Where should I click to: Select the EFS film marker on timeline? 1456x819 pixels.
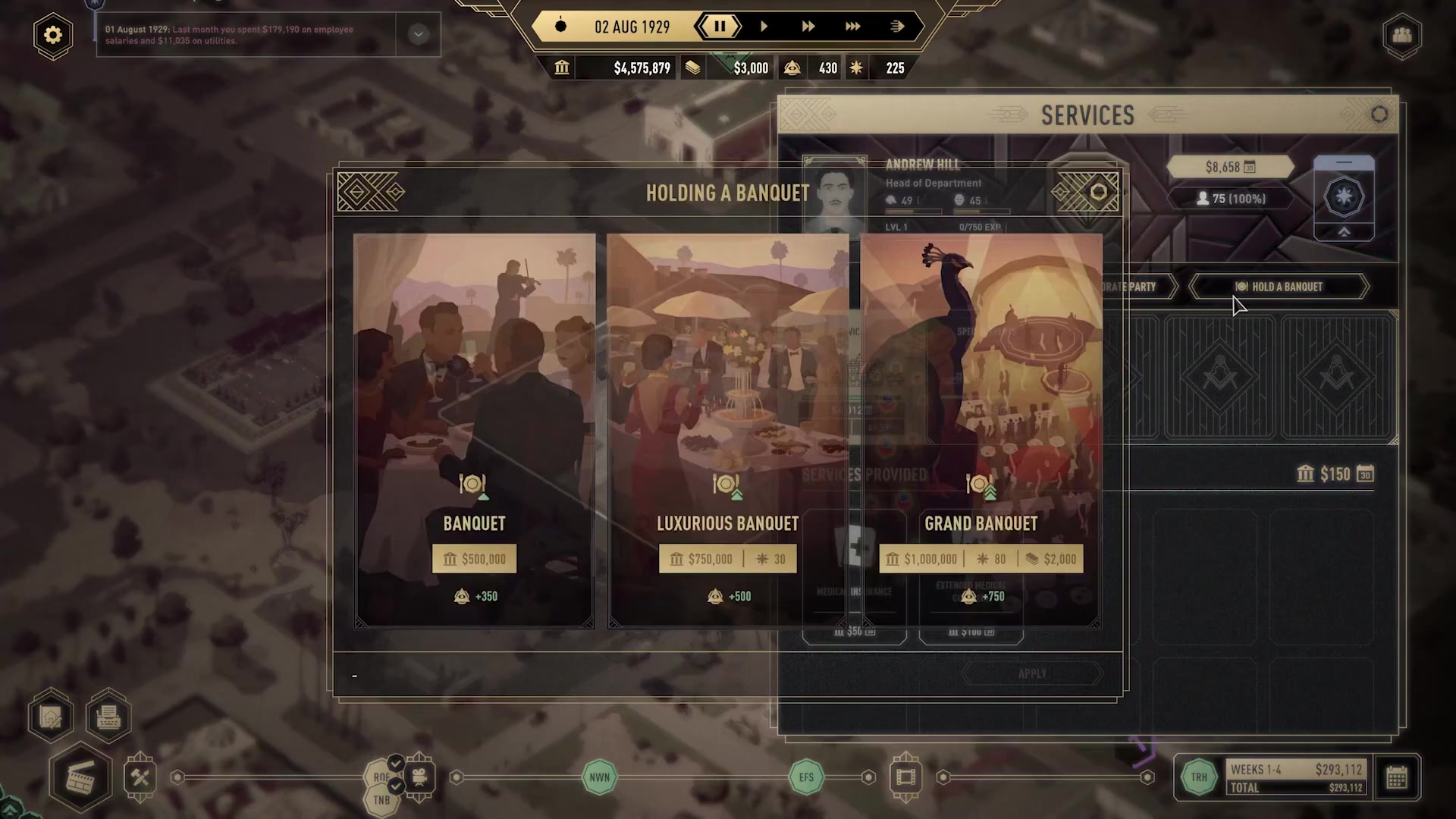point(806,777)
